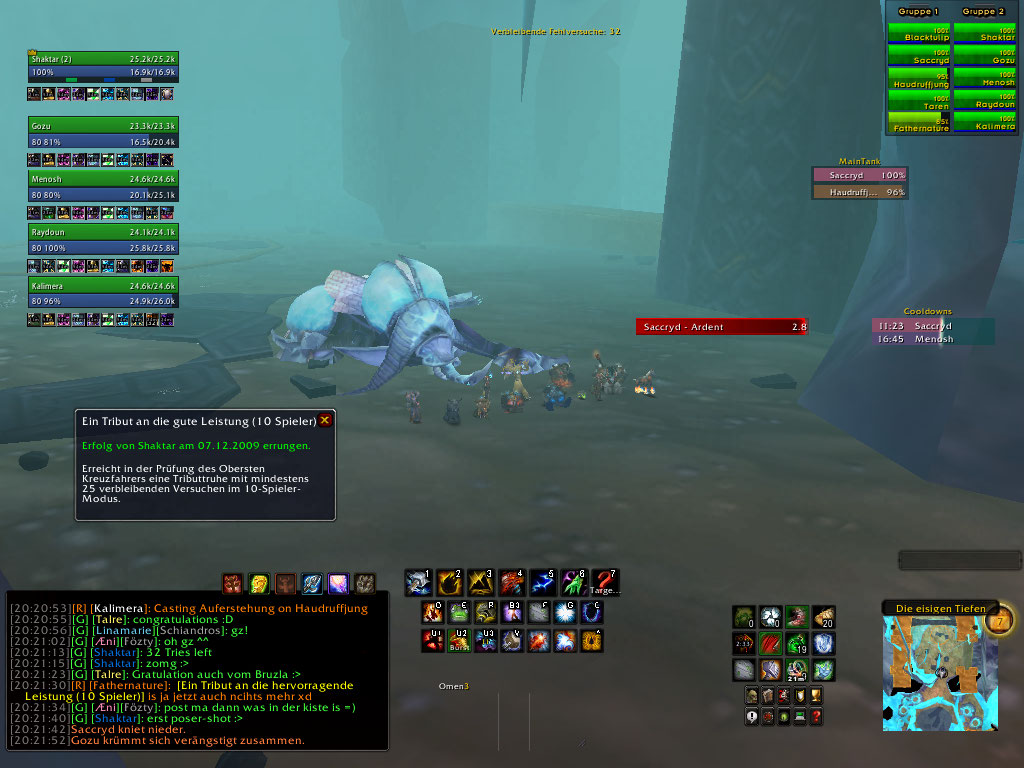Select Raydoun's party frame

pos(103,239)
